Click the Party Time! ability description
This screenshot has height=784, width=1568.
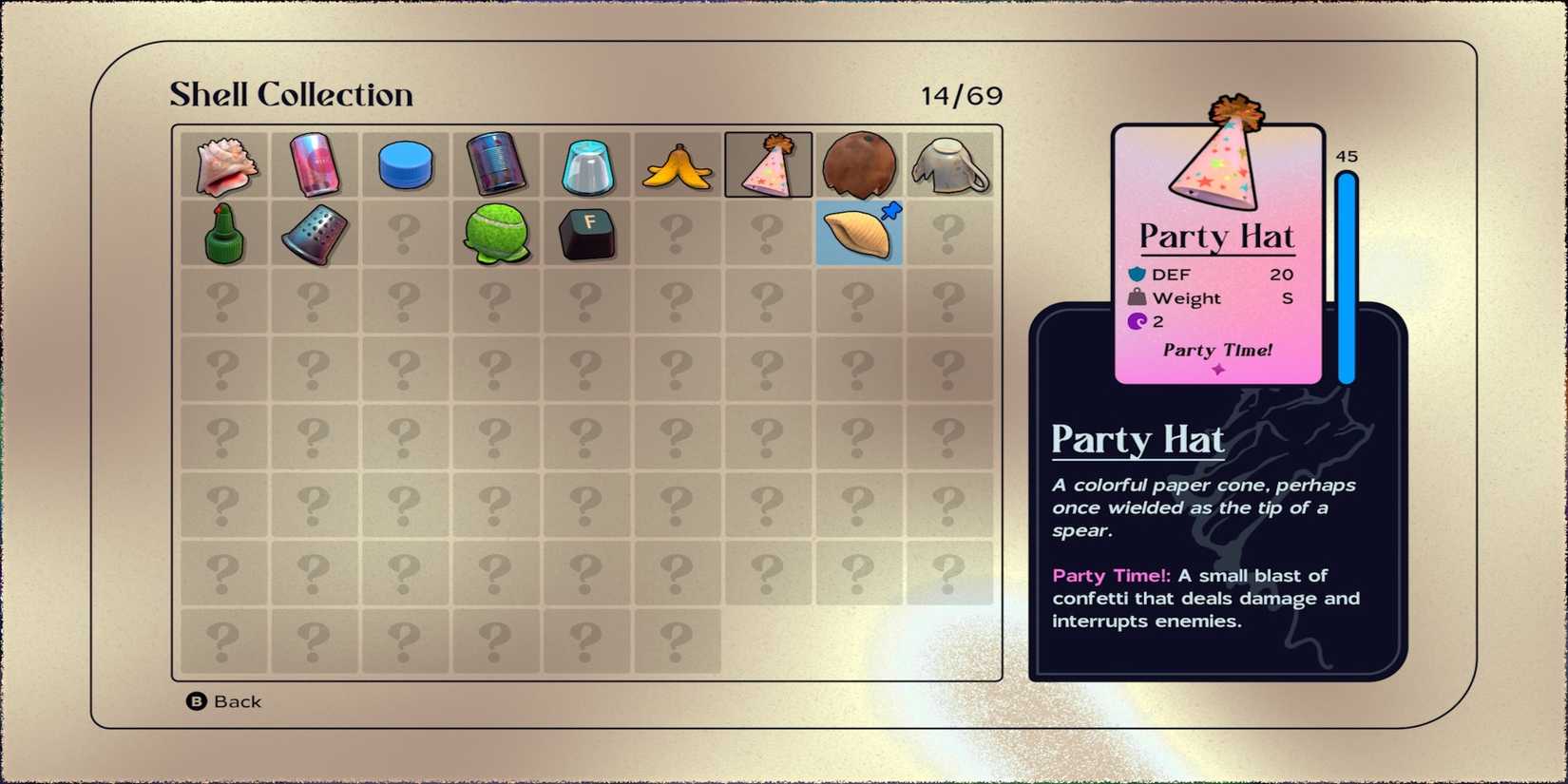[1207, 599]
